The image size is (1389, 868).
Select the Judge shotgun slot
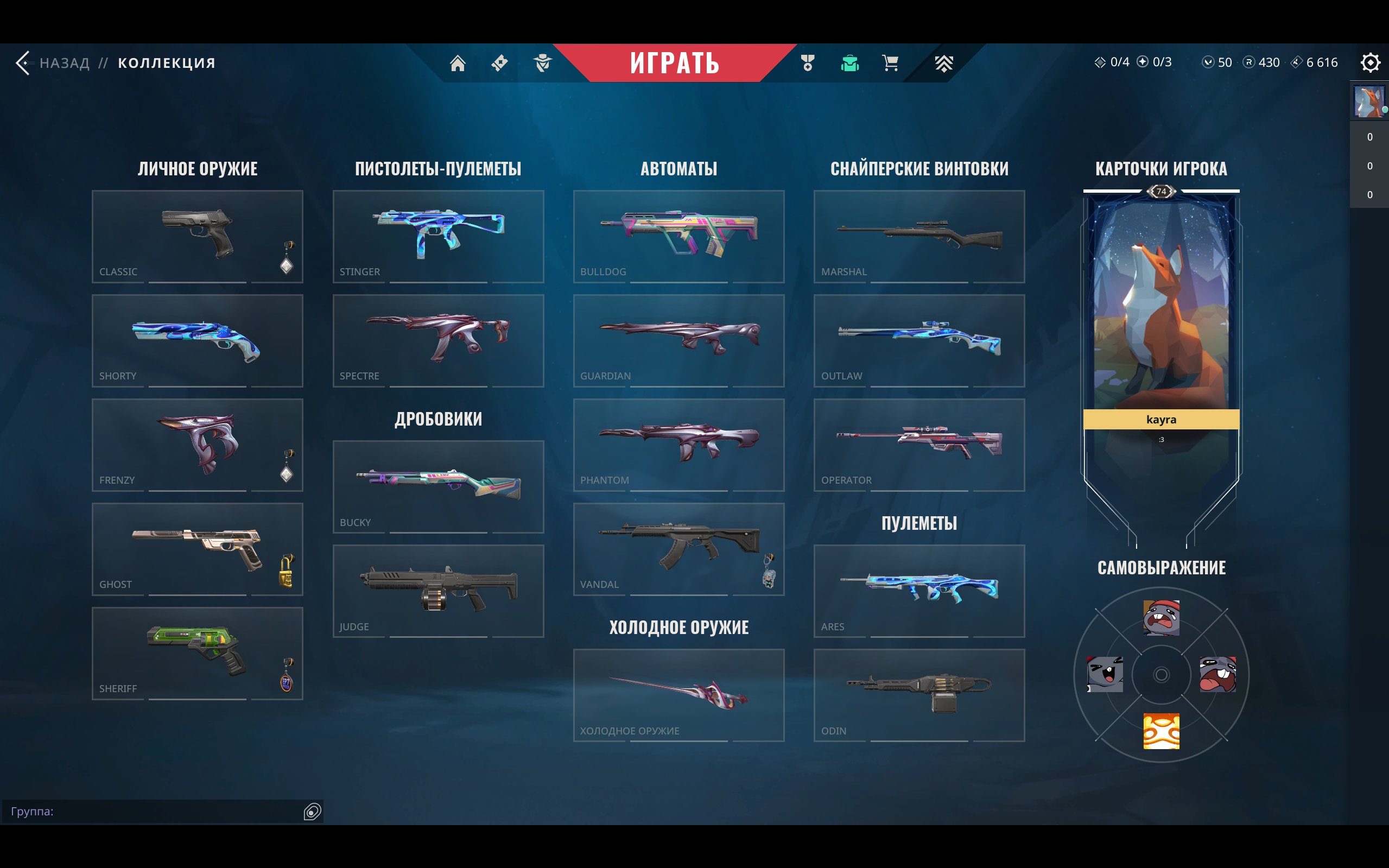click(438, 590)
